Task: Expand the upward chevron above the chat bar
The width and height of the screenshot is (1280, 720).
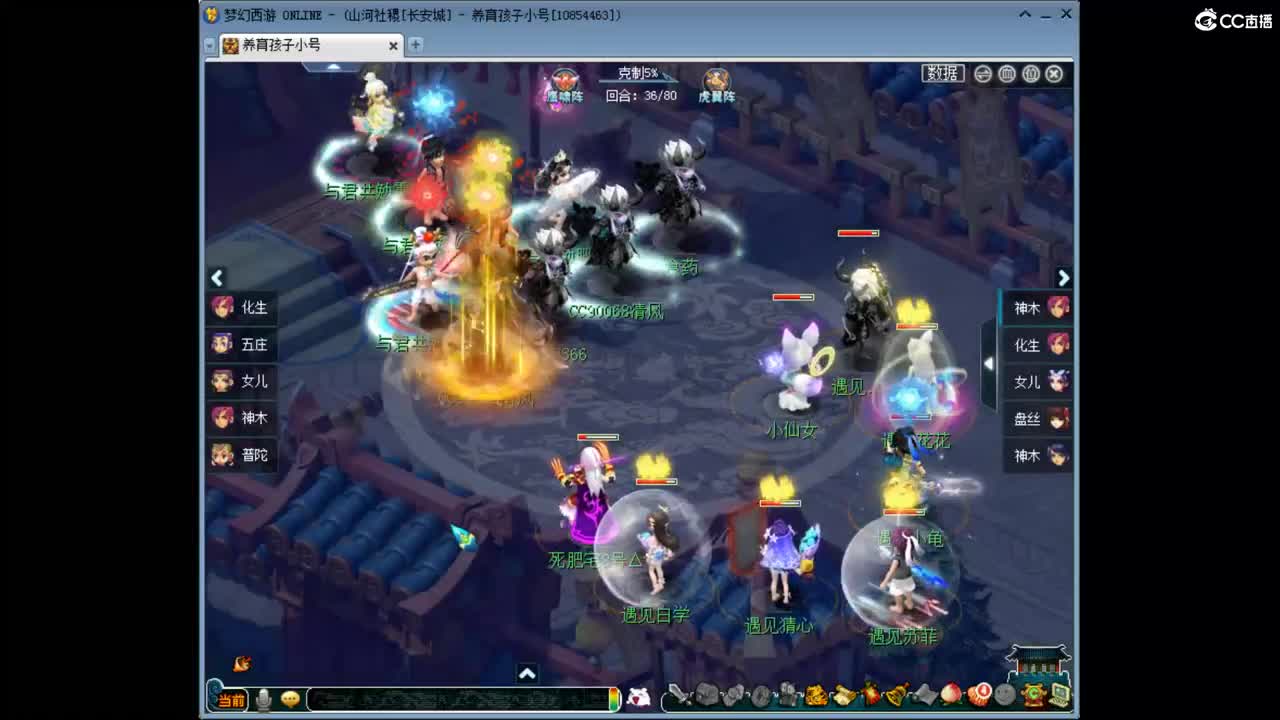Action: click(x=528, y=674)
